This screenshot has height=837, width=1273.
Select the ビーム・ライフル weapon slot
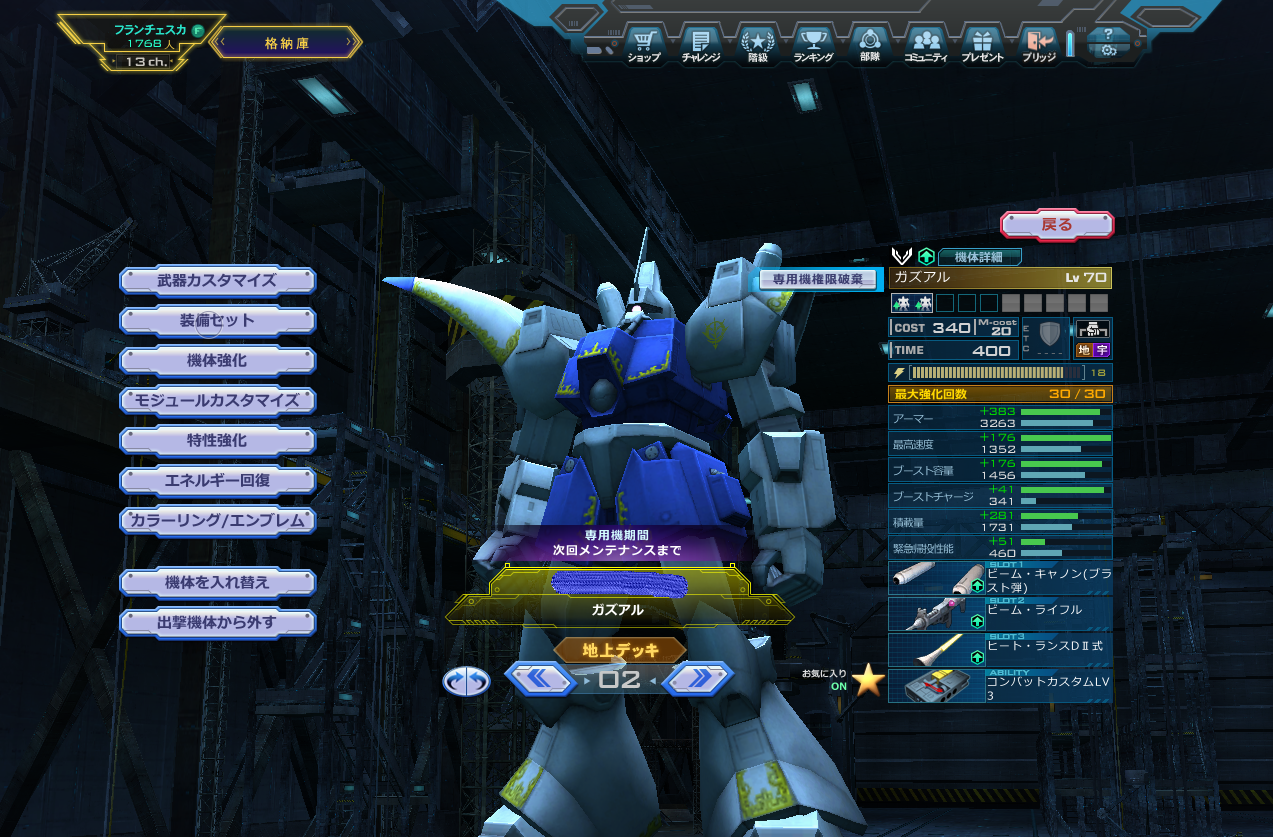click(x=999, y=613)
